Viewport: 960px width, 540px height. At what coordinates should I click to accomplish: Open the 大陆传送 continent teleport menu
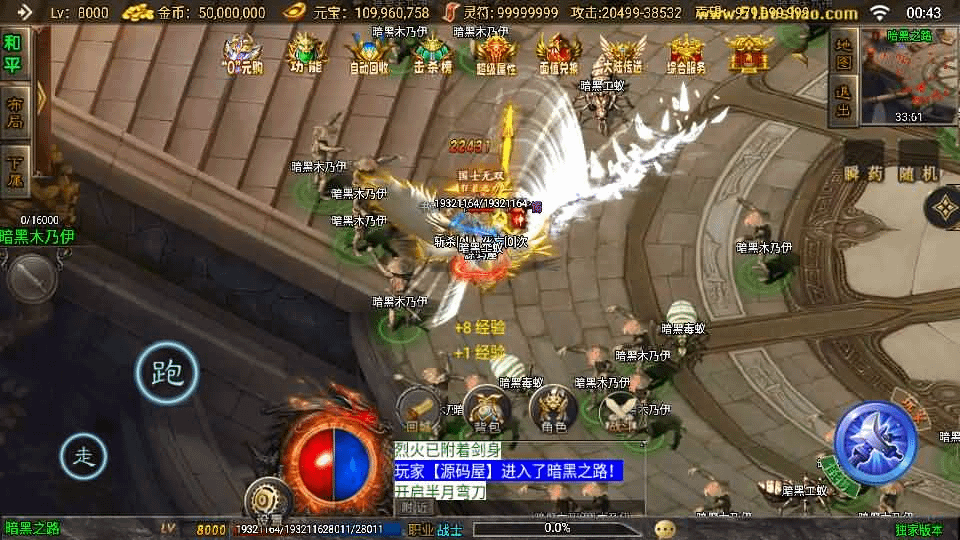pos(621,54)
